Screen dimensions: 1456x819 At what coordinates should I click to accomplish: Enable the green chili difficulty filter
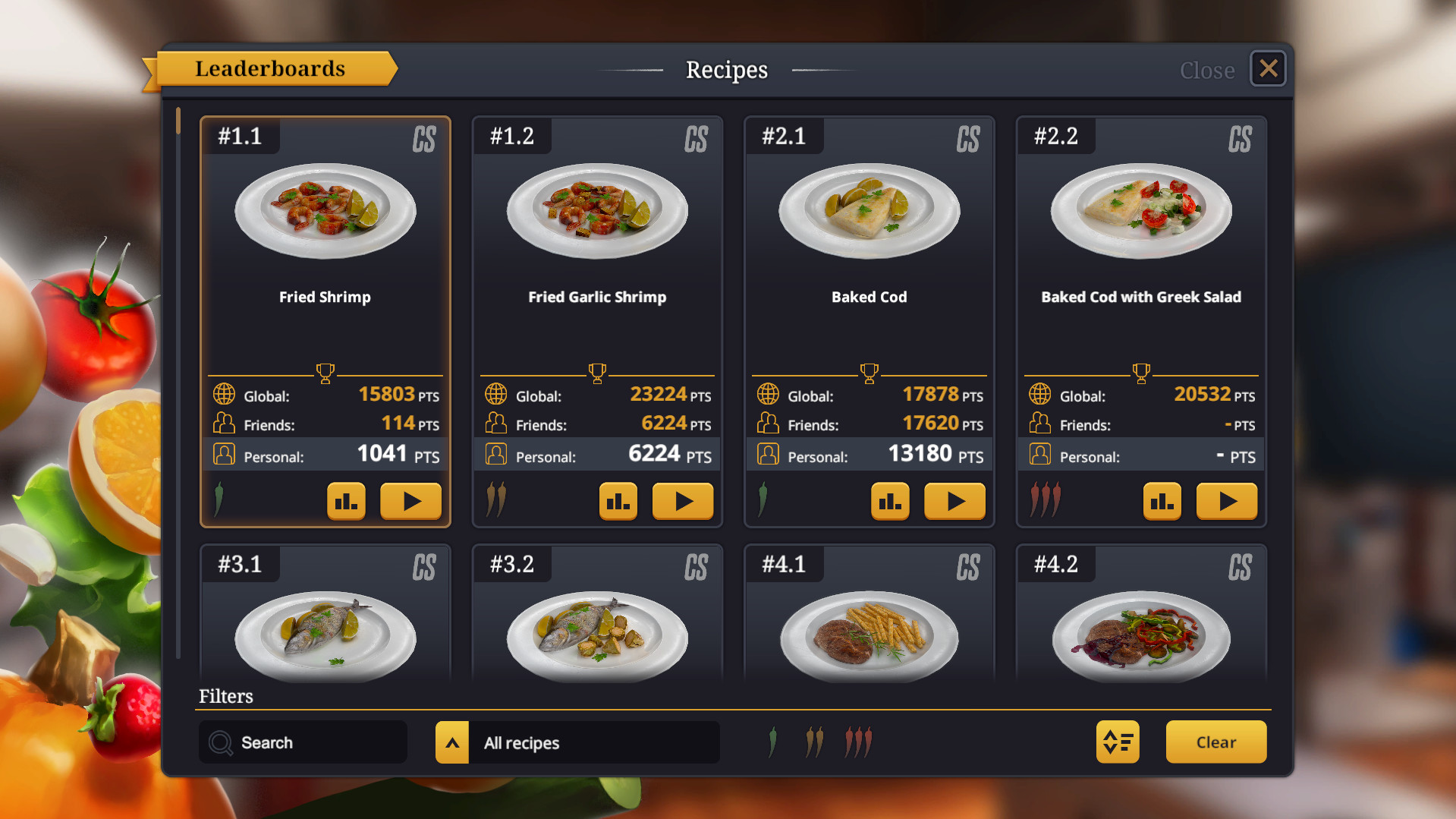point(772,742)
